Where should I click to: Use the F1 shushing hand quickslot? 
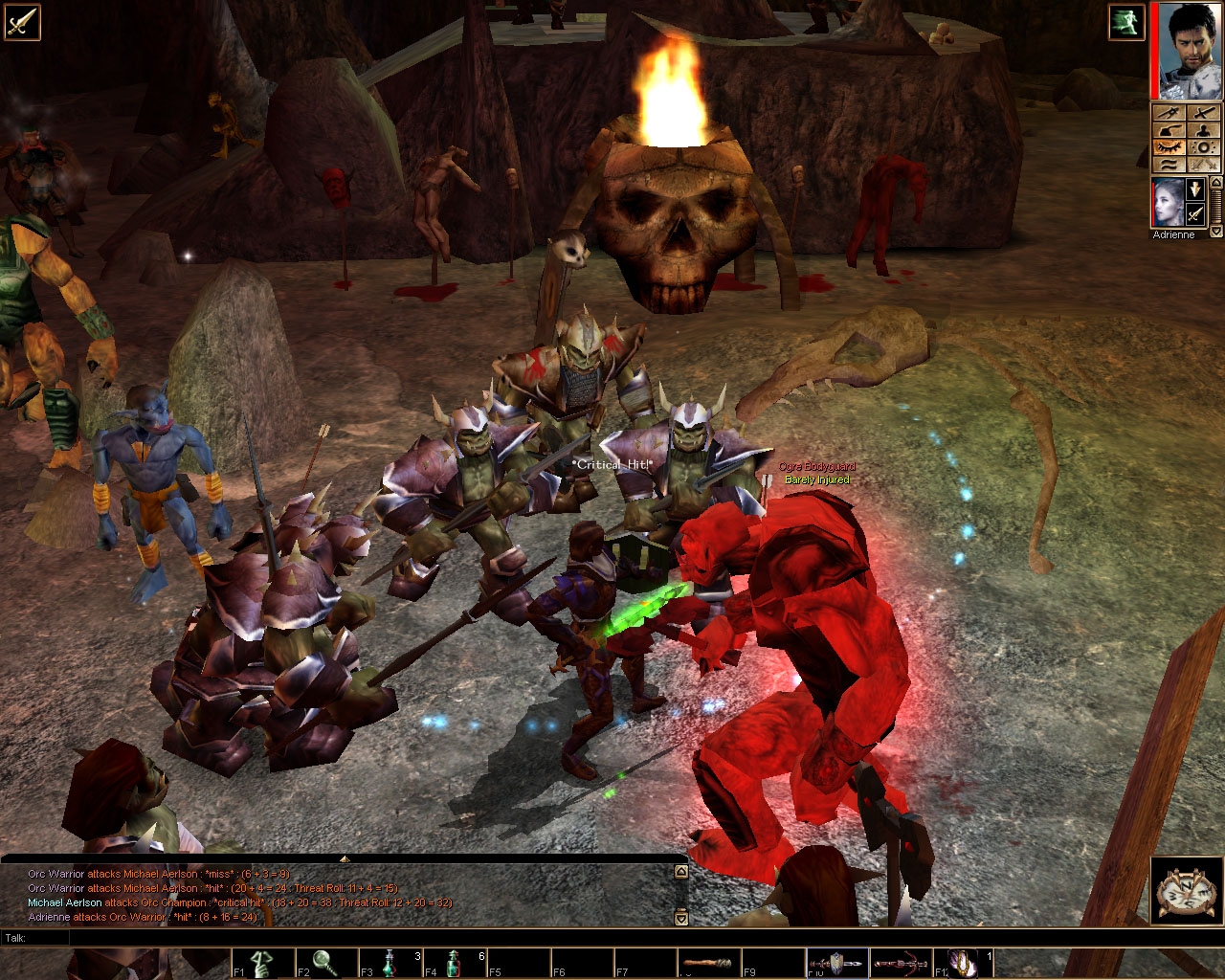[261, 963]
